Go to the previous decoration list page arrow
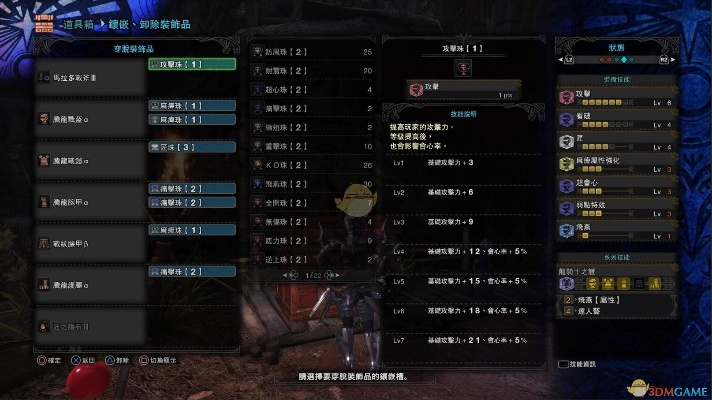 288,274
